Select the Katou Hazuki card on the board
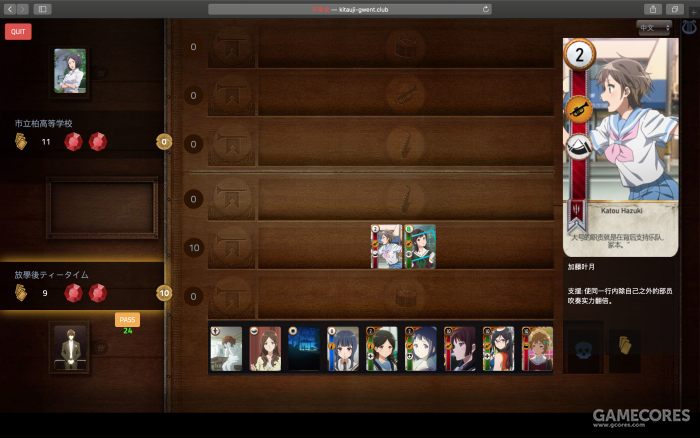 (x=387, y=246)
